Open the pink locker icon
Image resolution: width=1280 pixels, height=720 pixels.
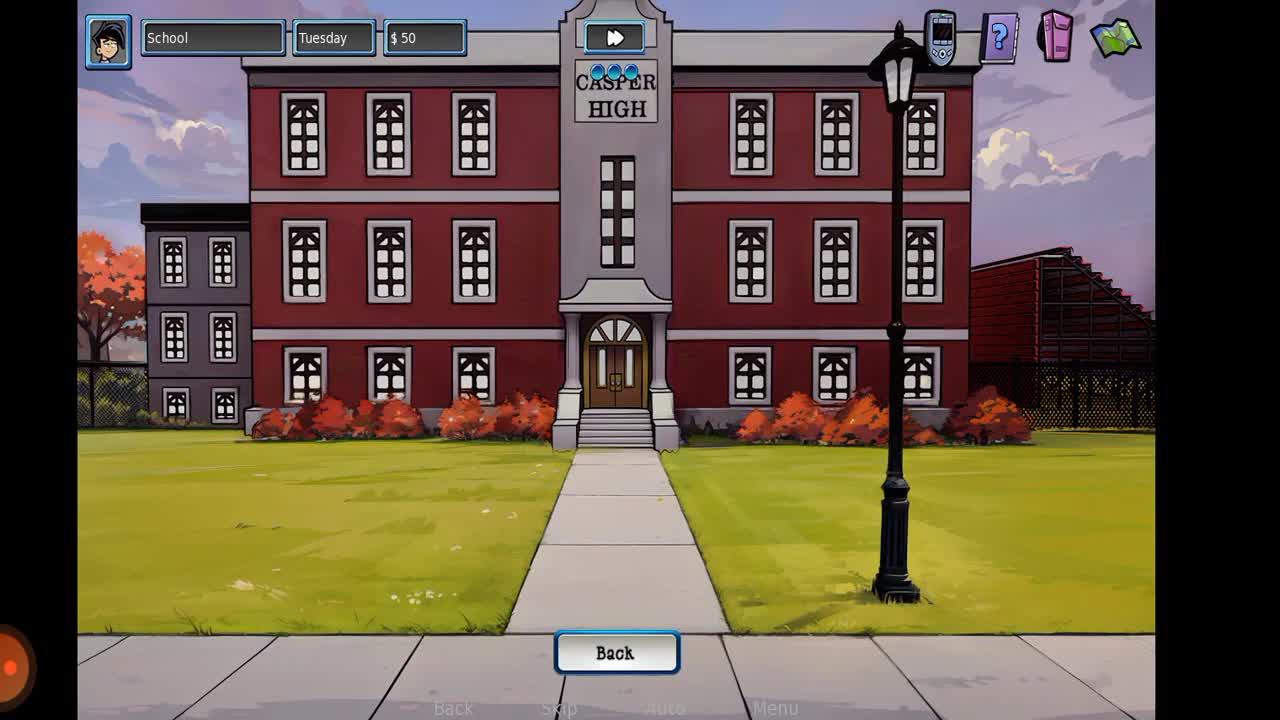click(x=1056, y=36)
